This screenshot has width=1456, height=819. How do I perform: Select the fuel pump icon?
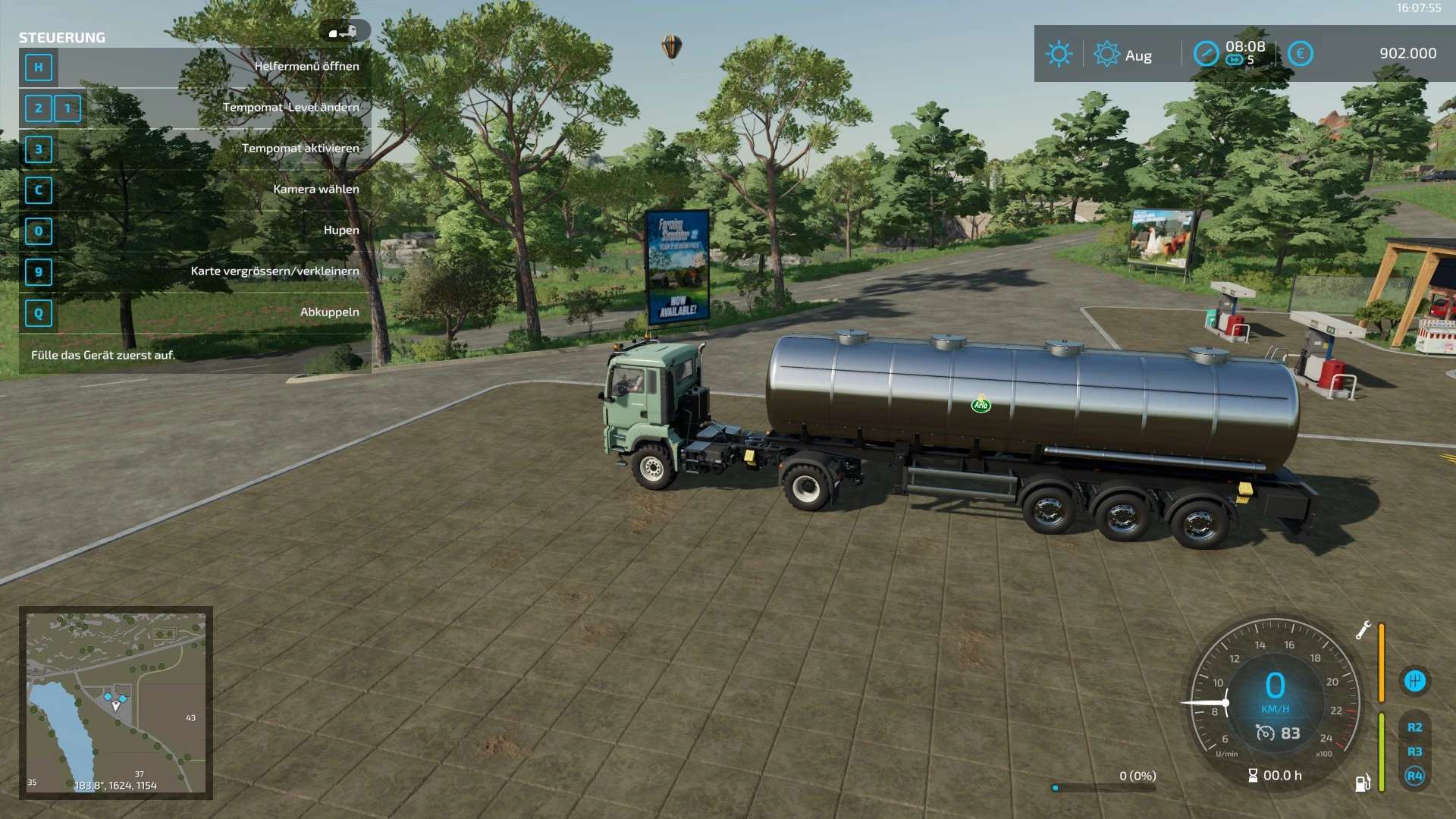pos(1363,783)
